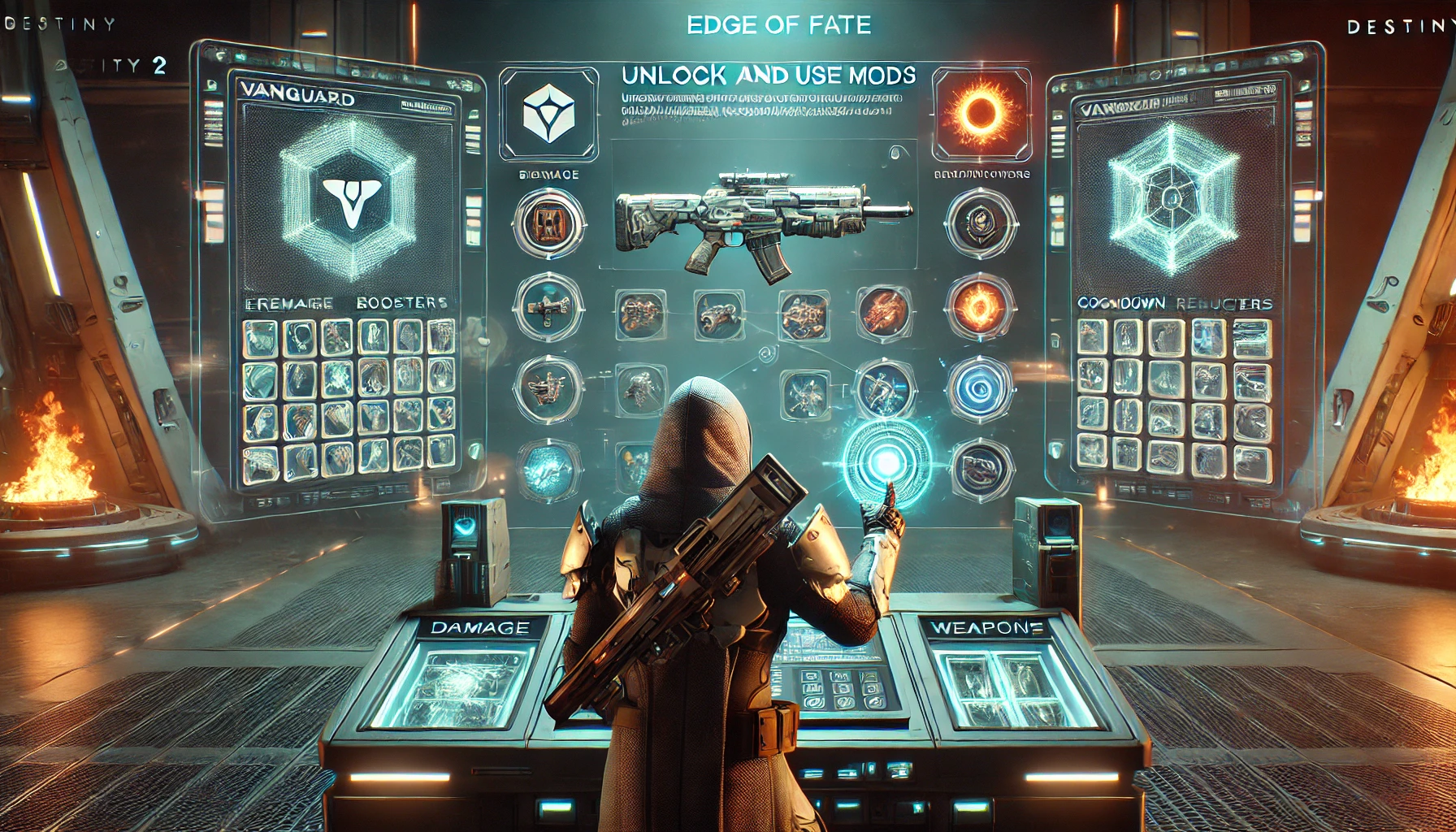Choose the circular pistol mod icon
Screen dimensions: 1456x832
548,306
